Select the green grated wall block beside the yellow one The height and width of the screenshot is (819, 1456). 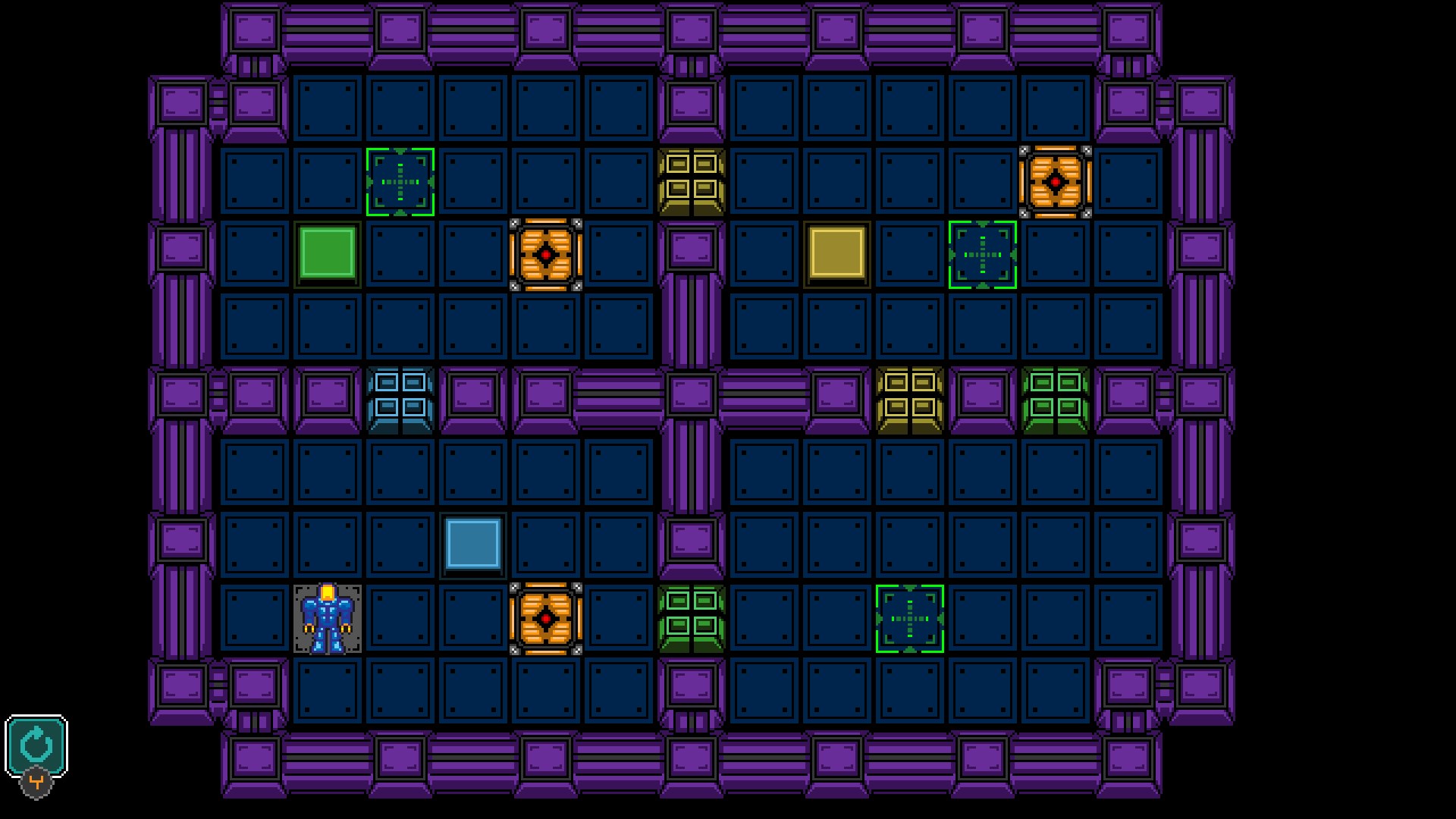tap(1055, 399)
